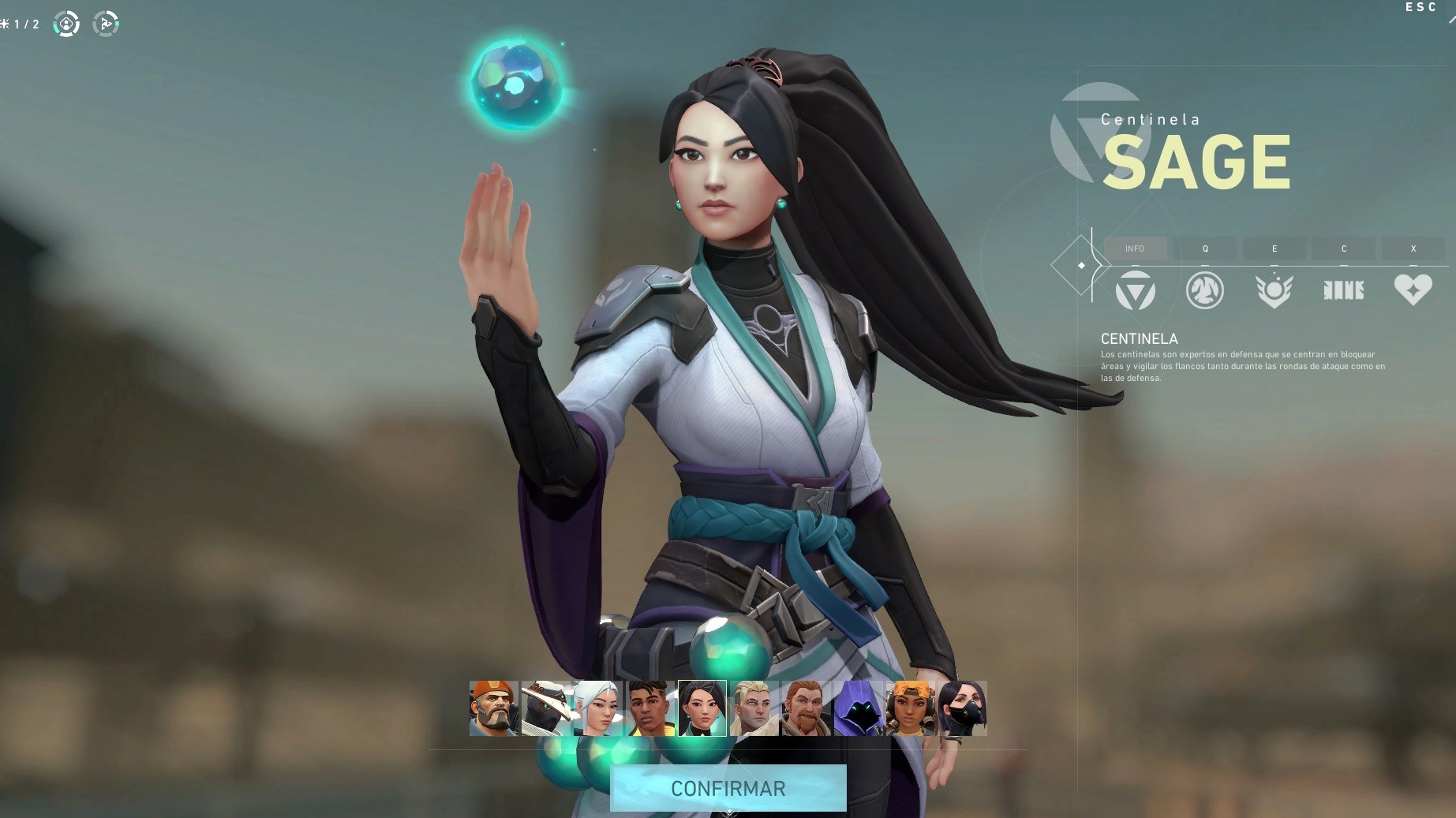
Task: Select Brimstone's portrait with orange beret
Action: (x=493, y=708)
